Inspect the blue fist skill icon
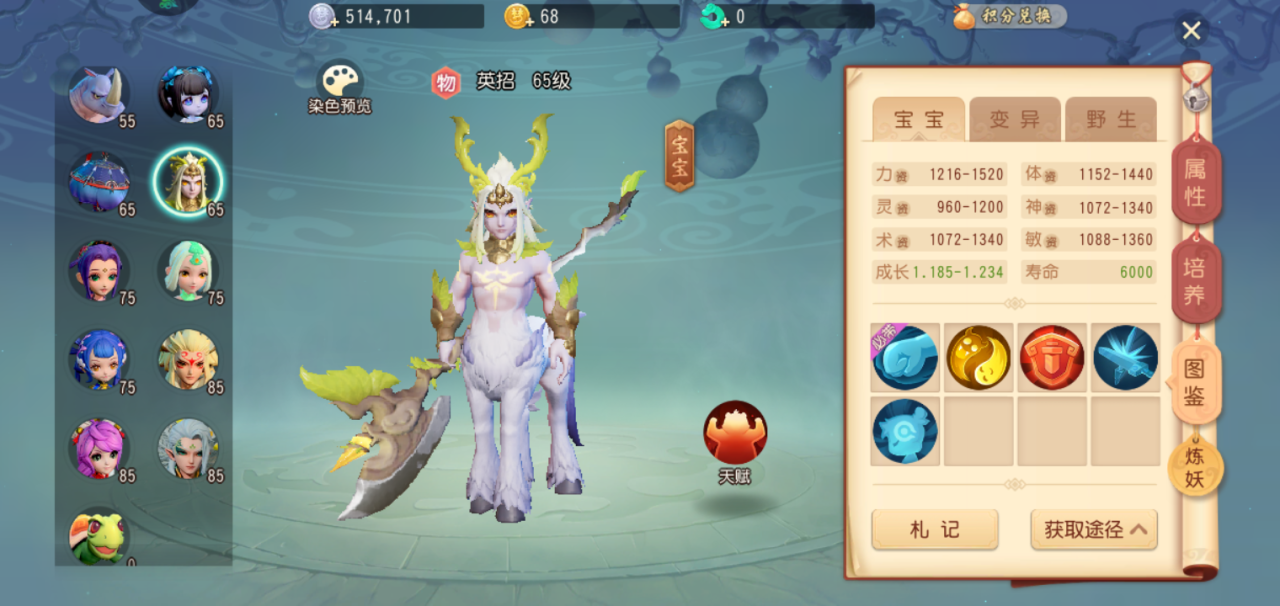This screenshot has height=606, width=1280. 906,358
